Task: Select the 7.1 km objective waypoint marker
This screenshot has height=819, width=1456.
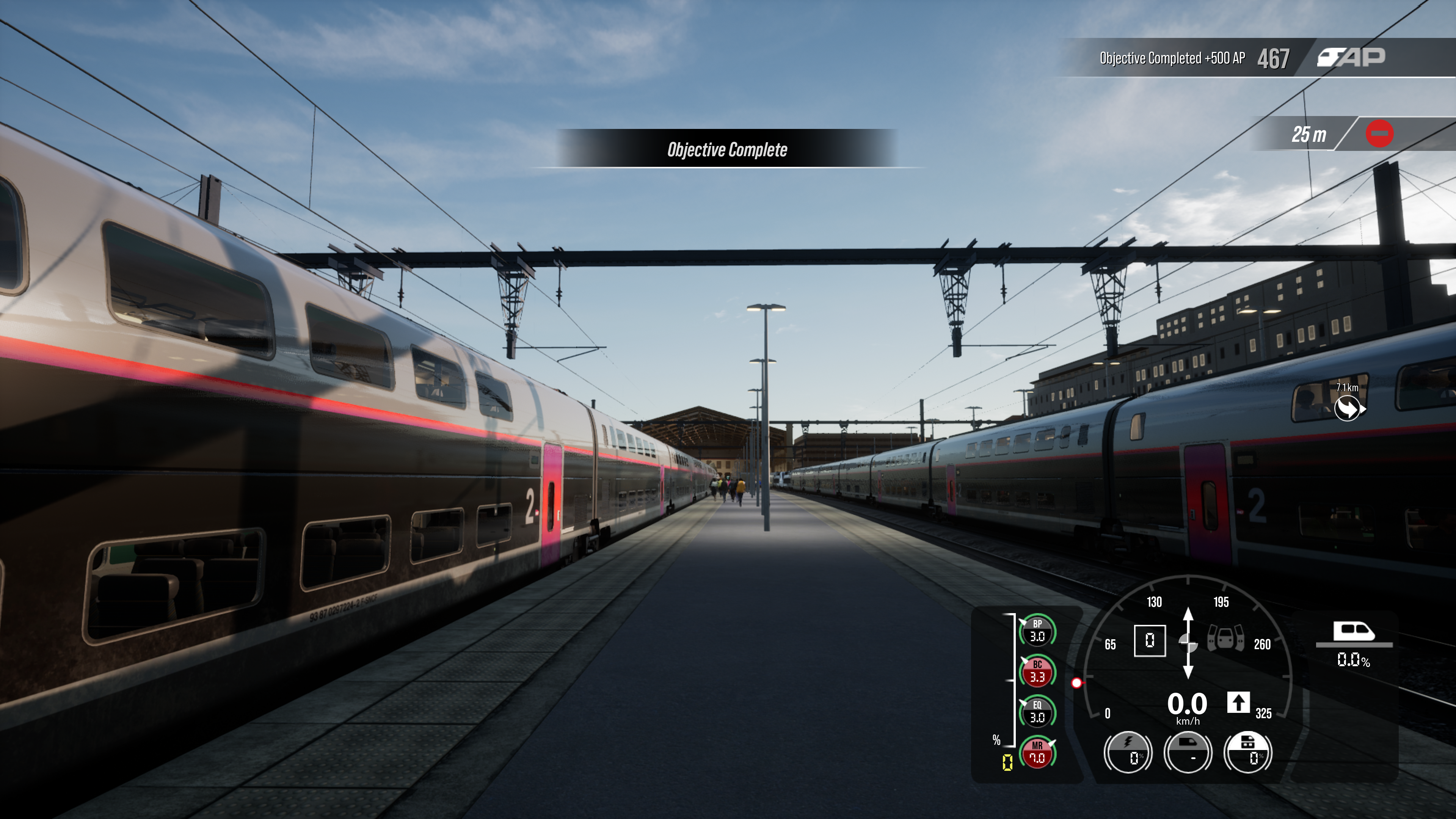Action: (x=1348, y=408)
